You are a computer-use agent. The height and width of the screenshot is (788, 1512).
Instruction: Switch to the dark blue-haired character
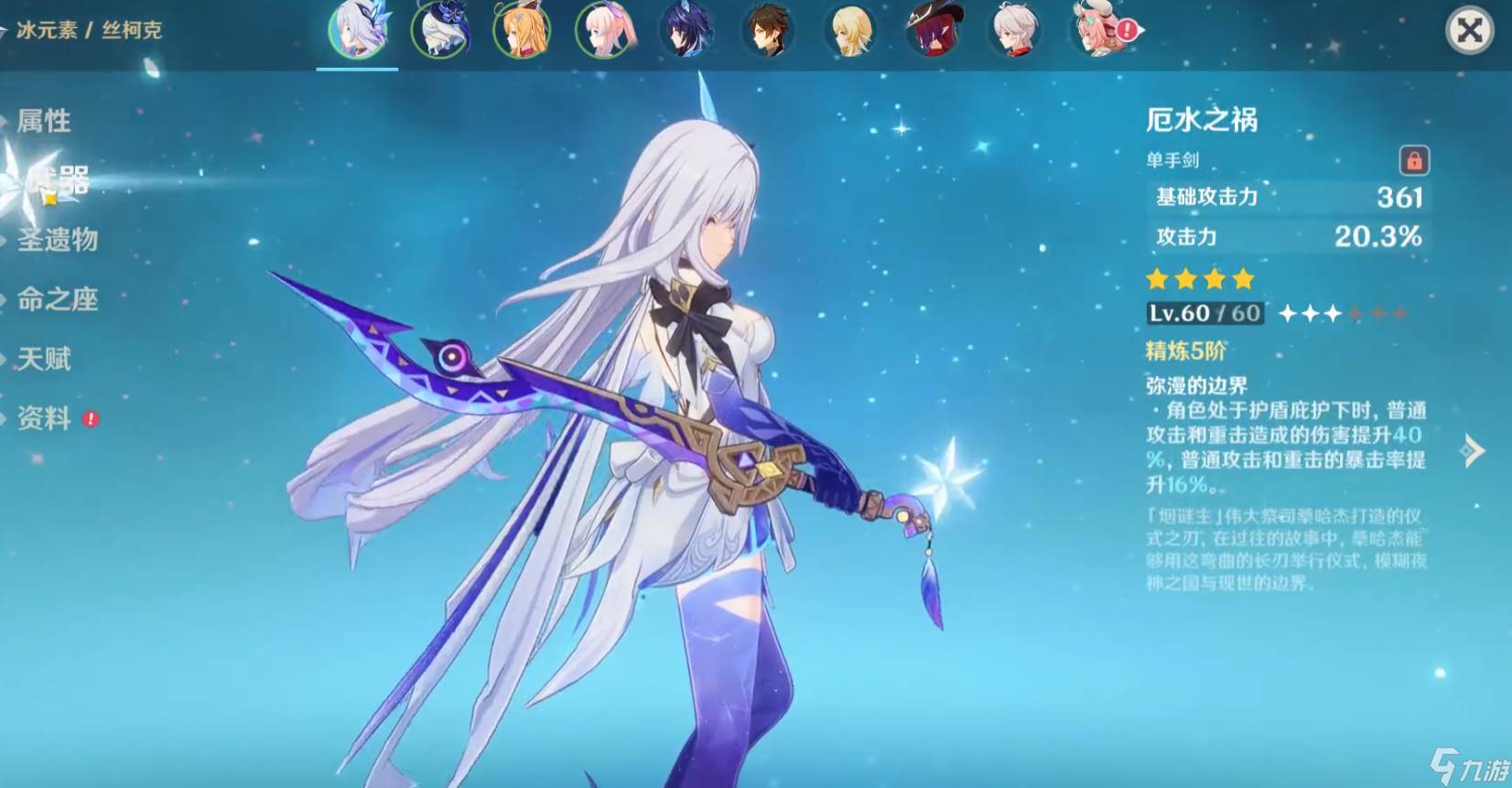tap(686, 31)
